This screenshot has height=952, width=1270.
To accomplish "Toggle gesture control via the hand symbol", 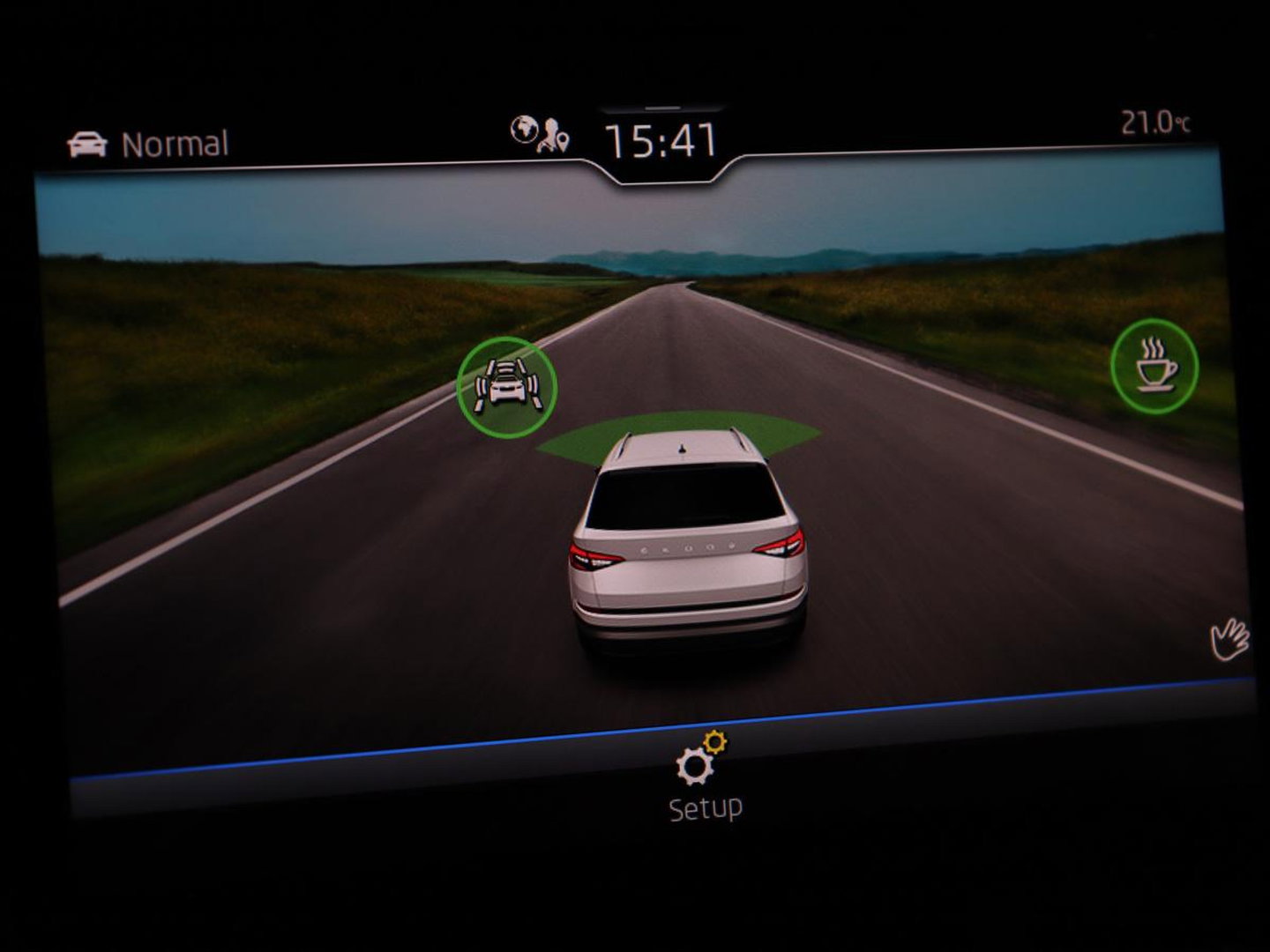I will [x=1231, y=637].
